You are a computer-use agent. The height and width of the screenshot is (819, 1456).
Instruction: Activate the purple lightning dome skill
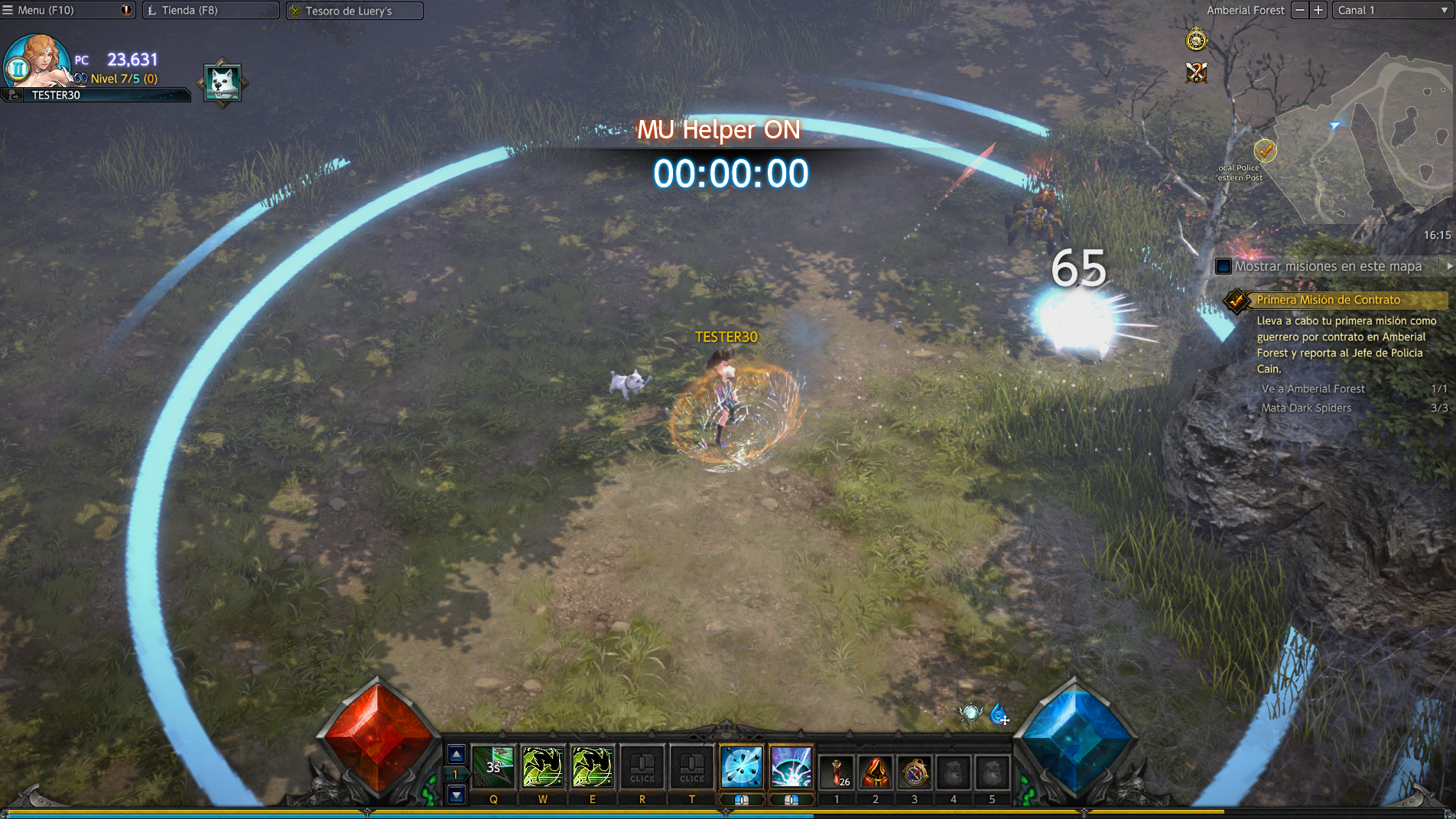point(791,767)
